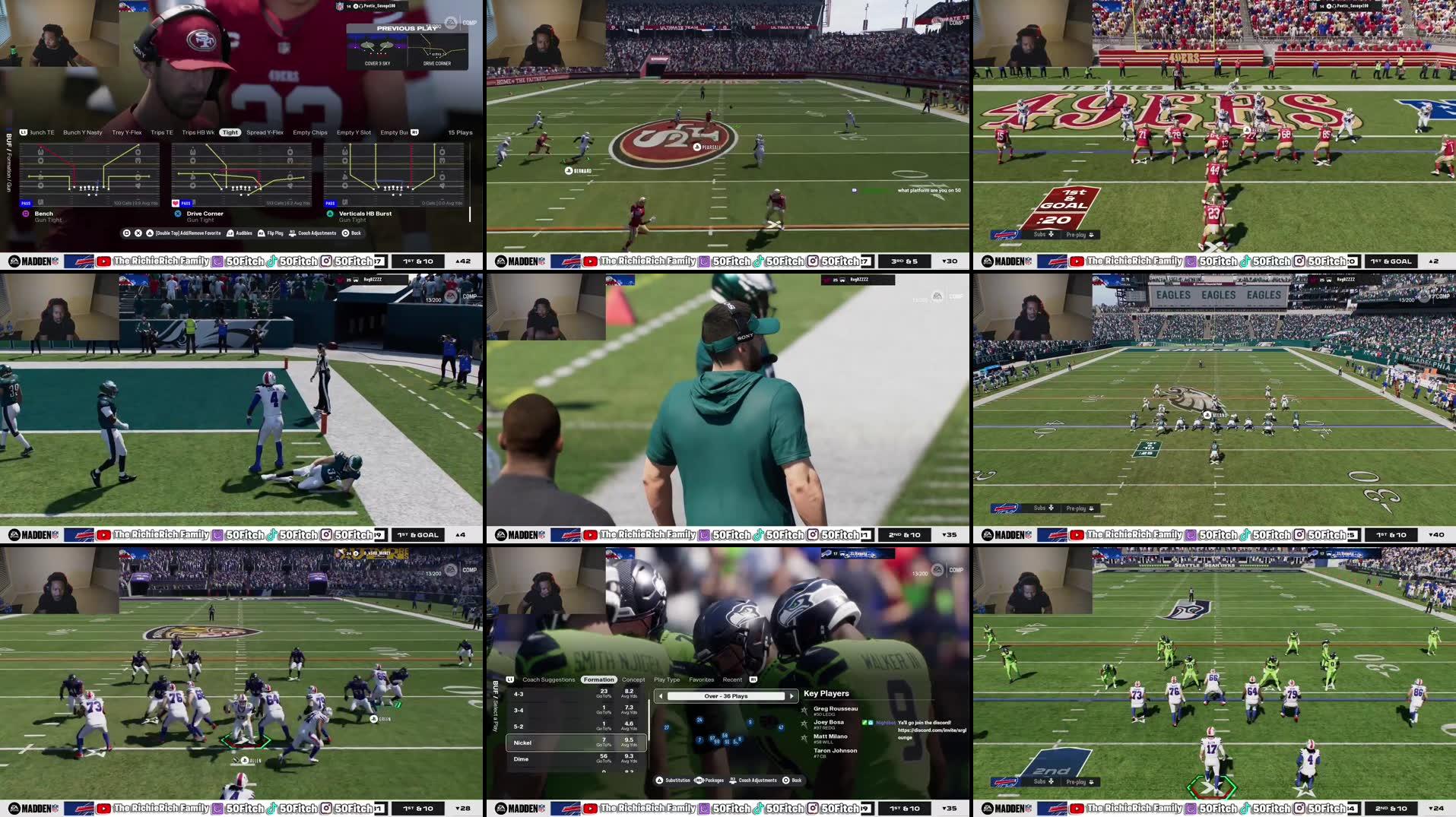Click the Flip Play icon
Image resolution: width=1456 pixels, height=817 pixels.
click(262, 233)
